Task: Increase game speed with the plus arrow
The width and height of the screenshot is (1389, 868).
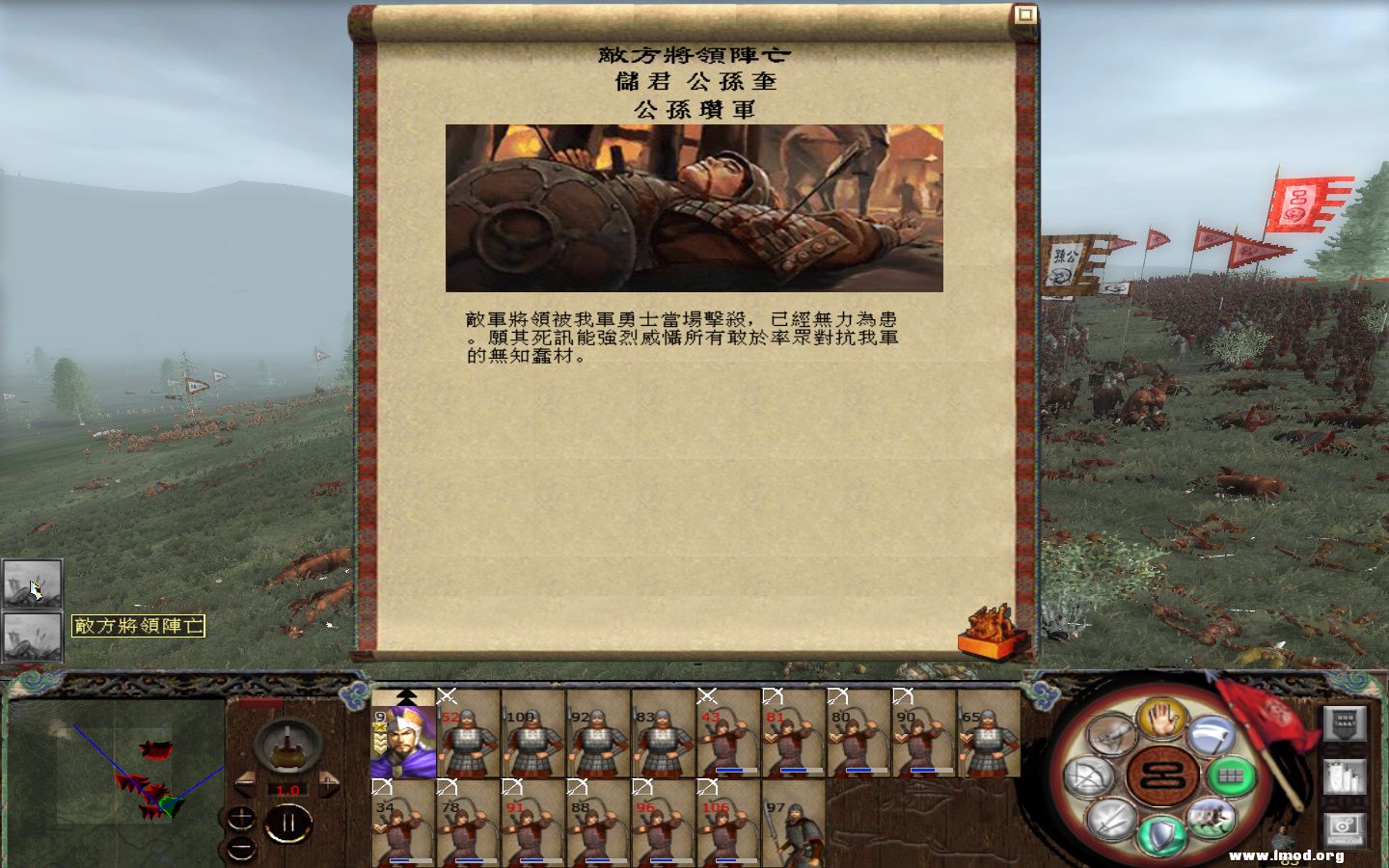Action: [328, 784]
